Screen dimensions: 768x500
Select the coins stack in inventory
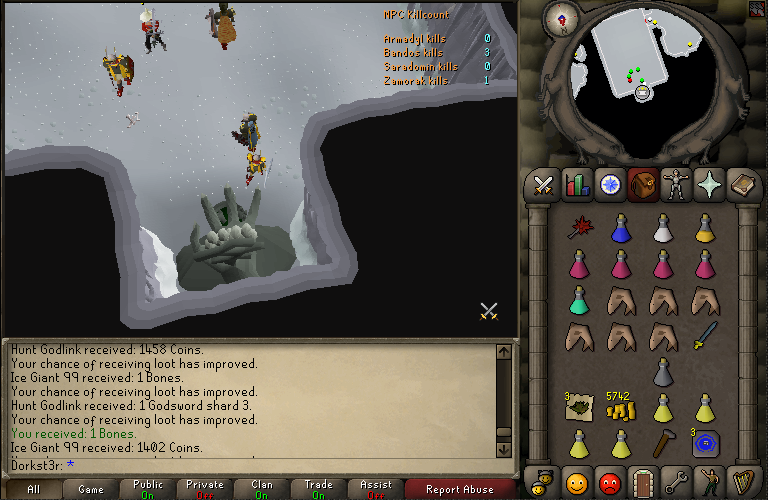tap(620, 409)
